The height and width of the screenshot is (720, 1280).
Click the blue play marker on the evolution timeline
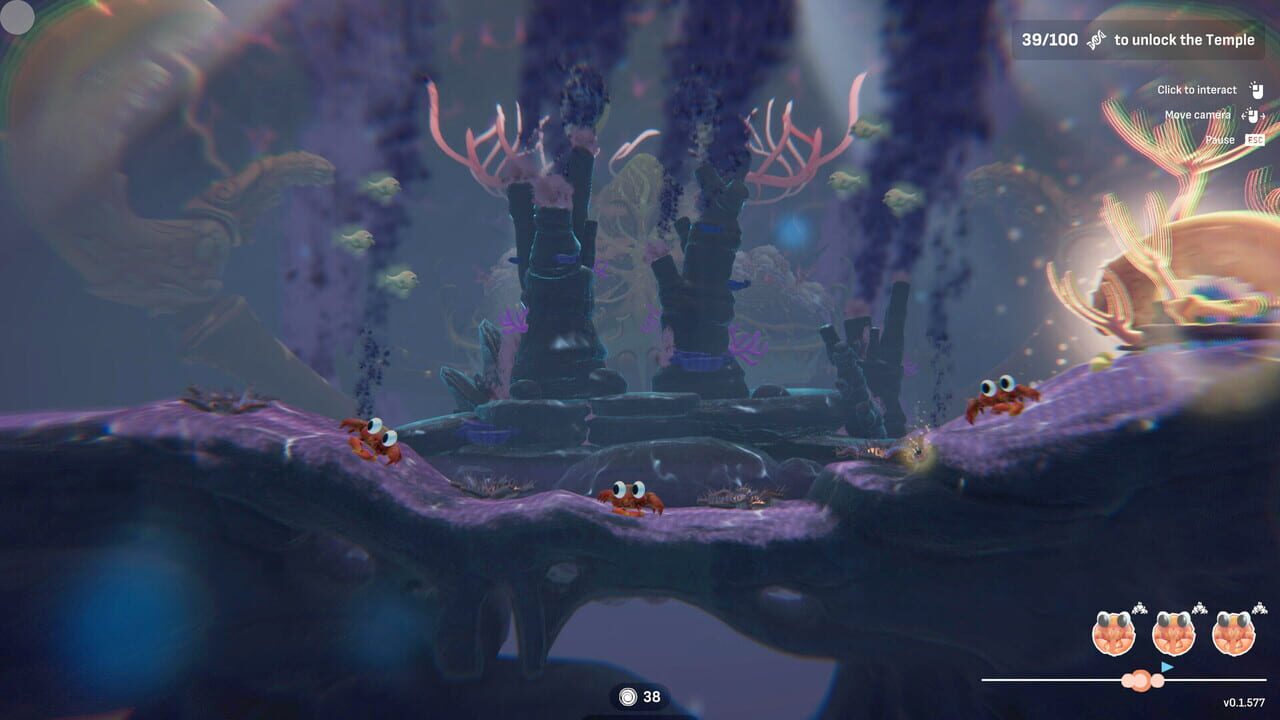1167,666
